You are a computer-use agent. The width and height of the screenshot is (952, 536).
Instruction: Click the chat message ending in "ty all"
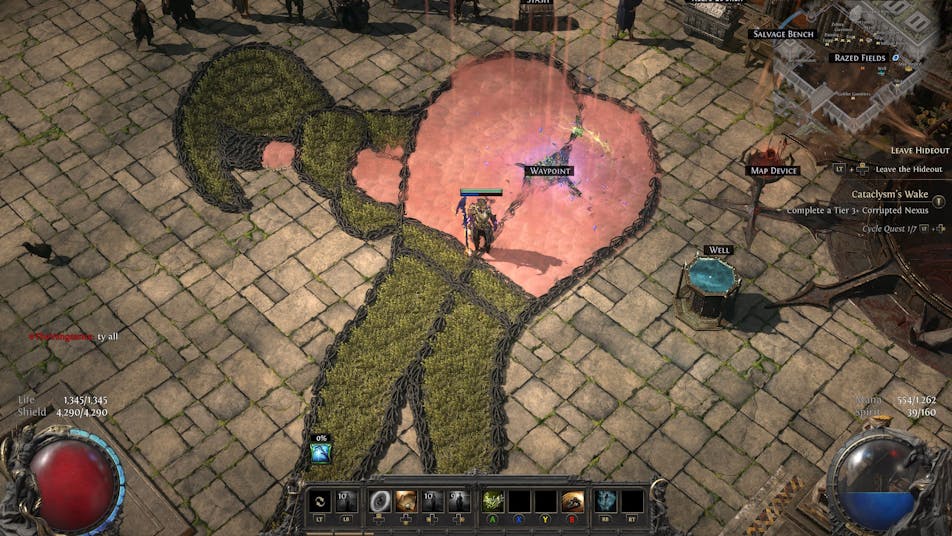point(73,336)
